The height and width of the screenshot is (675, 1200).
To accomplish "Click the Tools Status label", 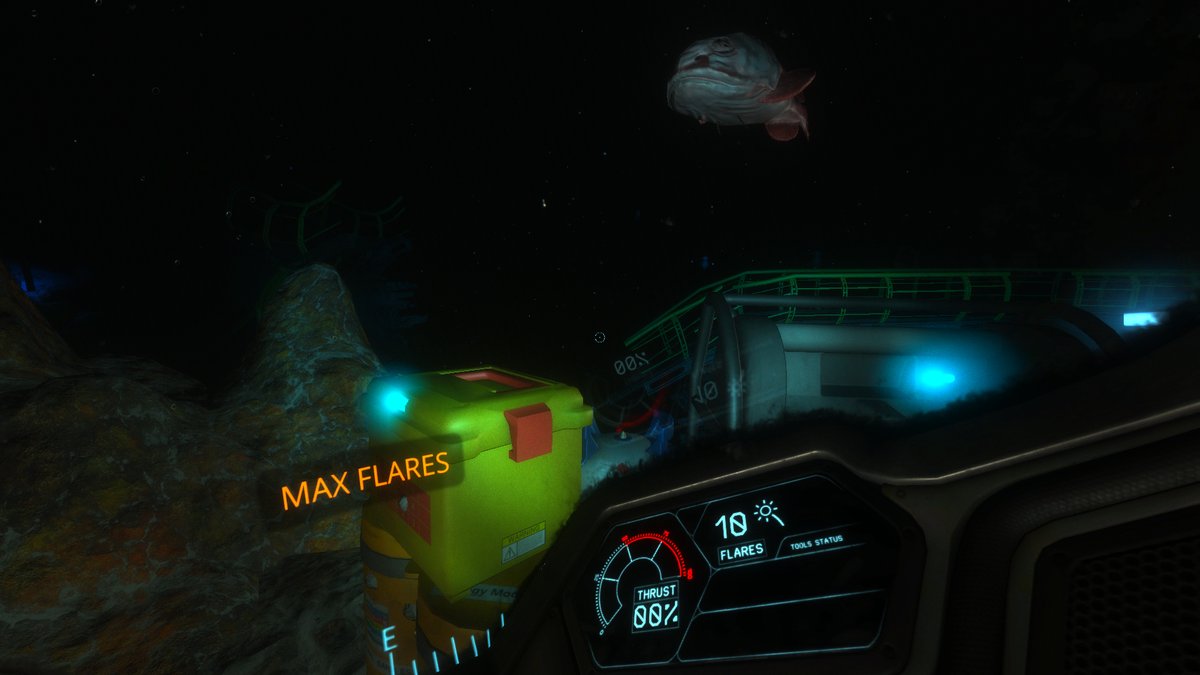I will point(816,541).
